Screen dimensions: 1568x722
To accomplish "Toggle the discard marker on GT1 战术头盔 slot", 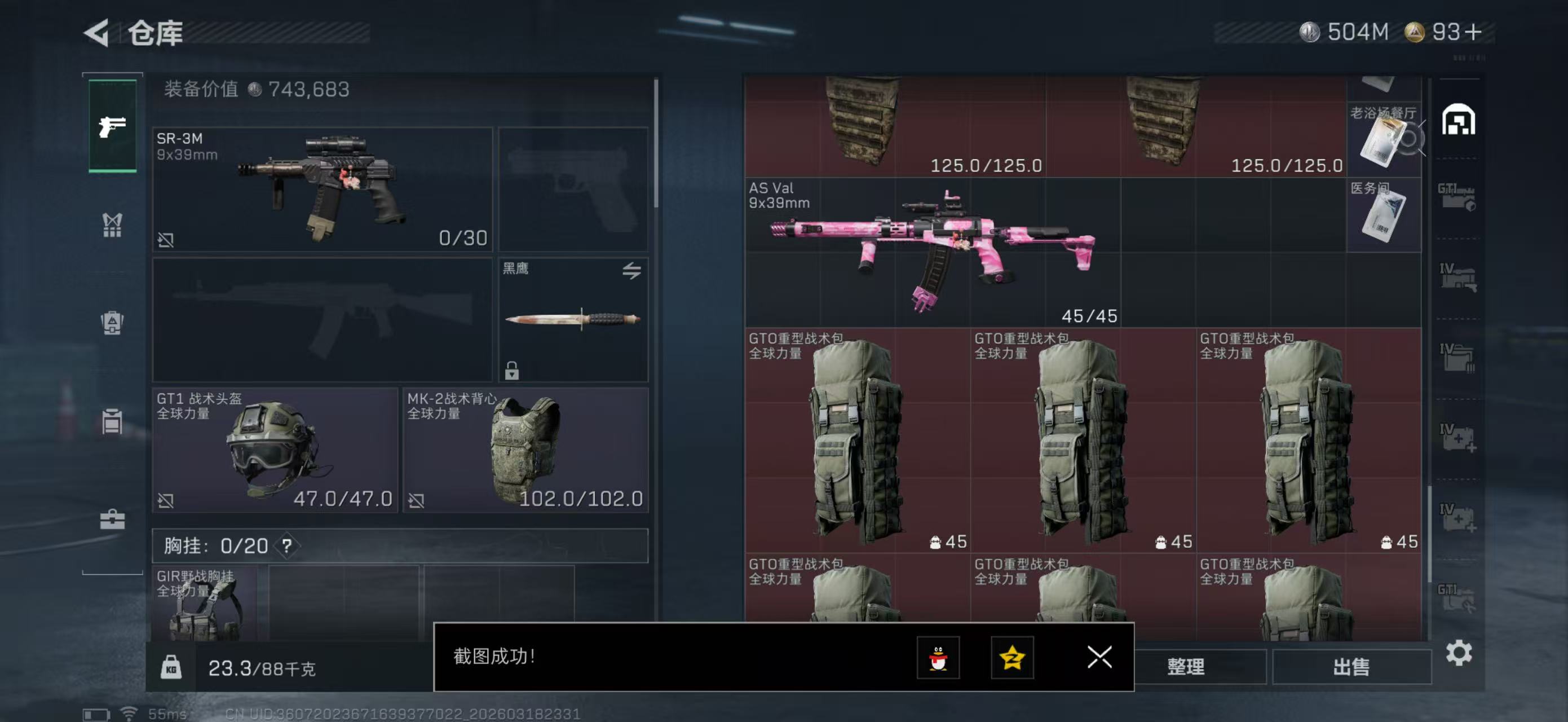I will (167, 501).
